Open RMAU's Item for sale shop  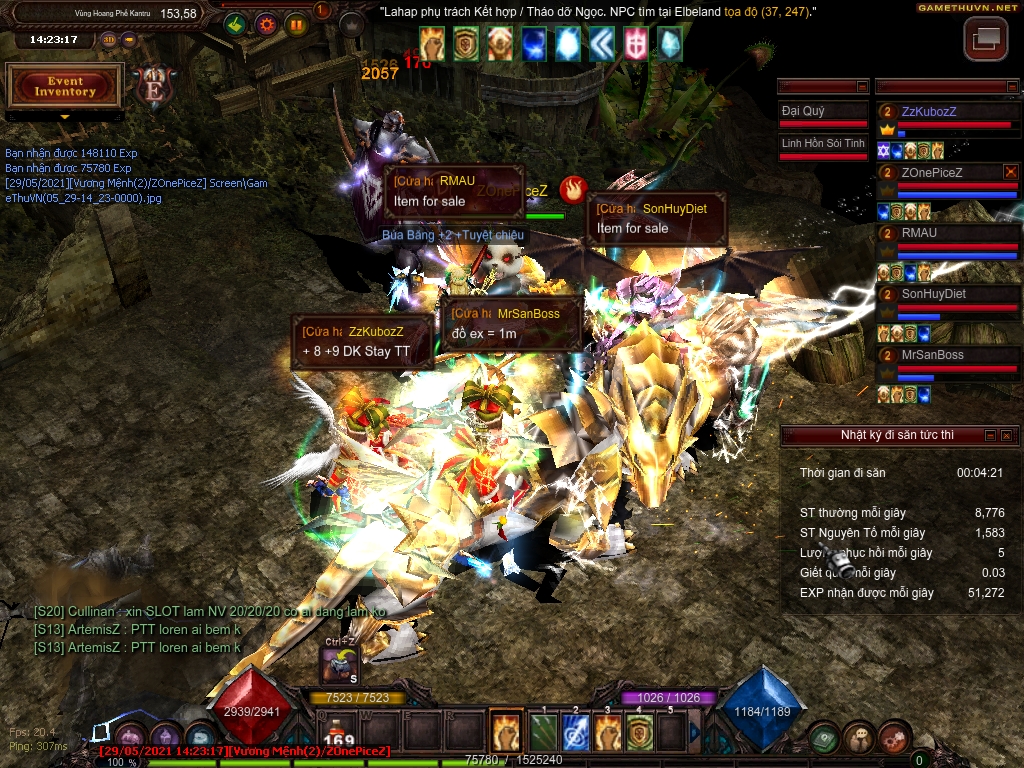click(x=454, y=192)
